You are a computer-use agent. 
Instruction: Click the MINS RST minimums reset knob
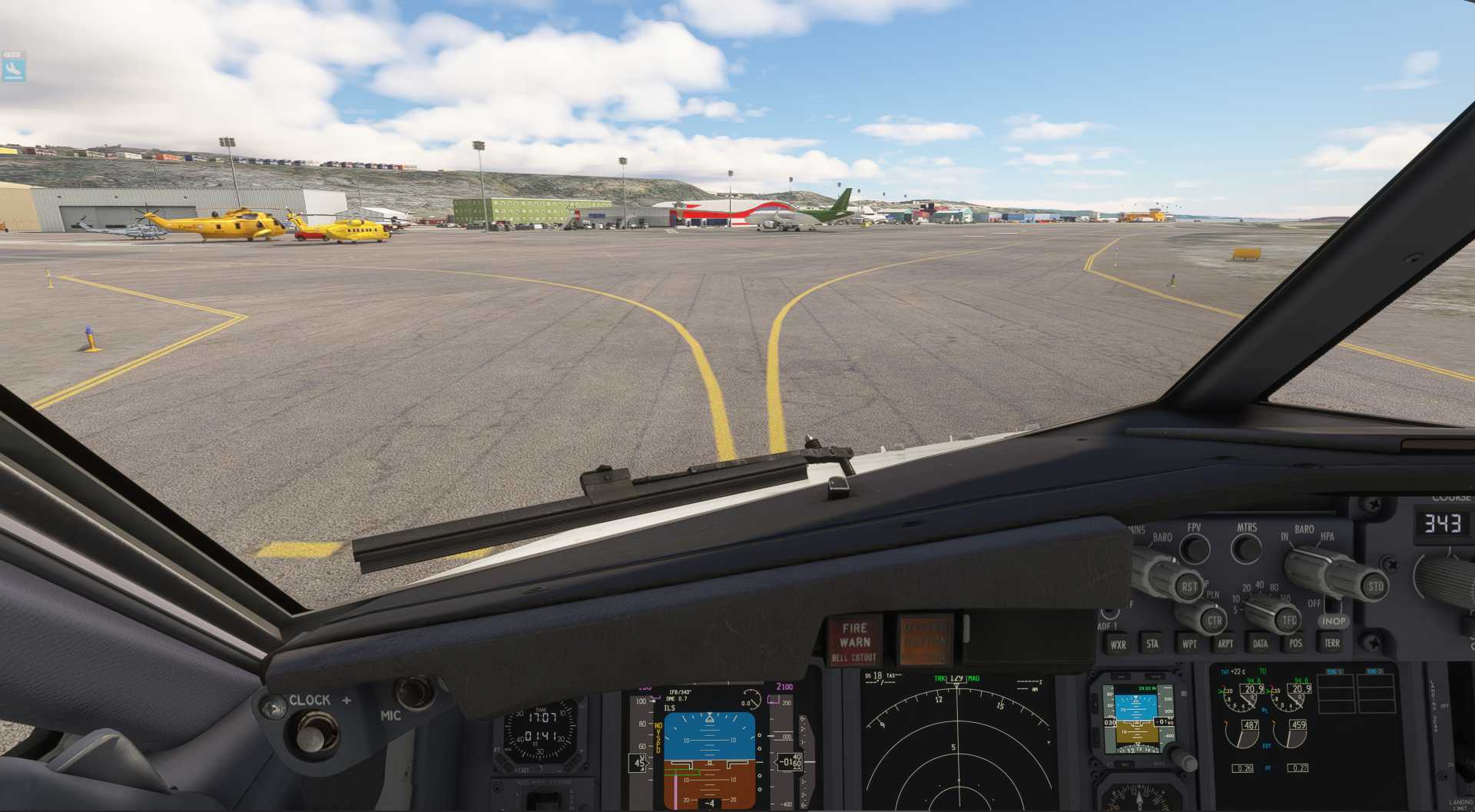point(1188,586)
